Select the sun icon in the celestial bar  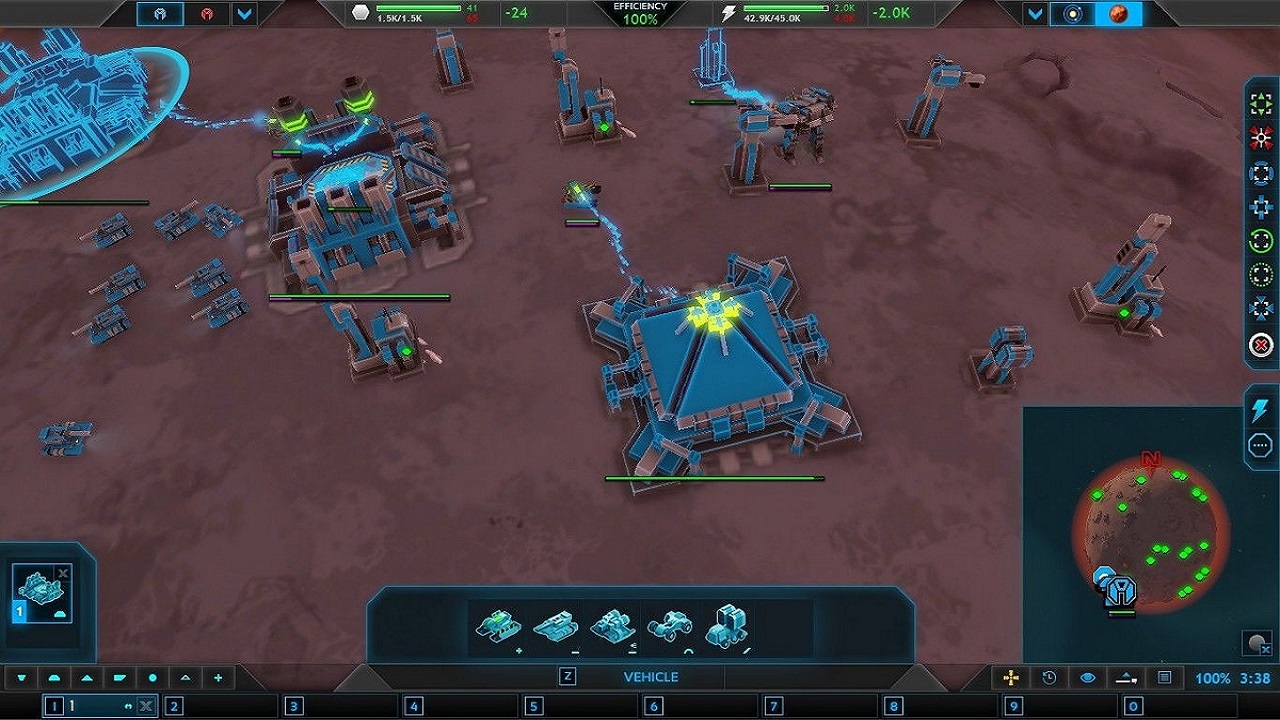[x=1073, y=14]
